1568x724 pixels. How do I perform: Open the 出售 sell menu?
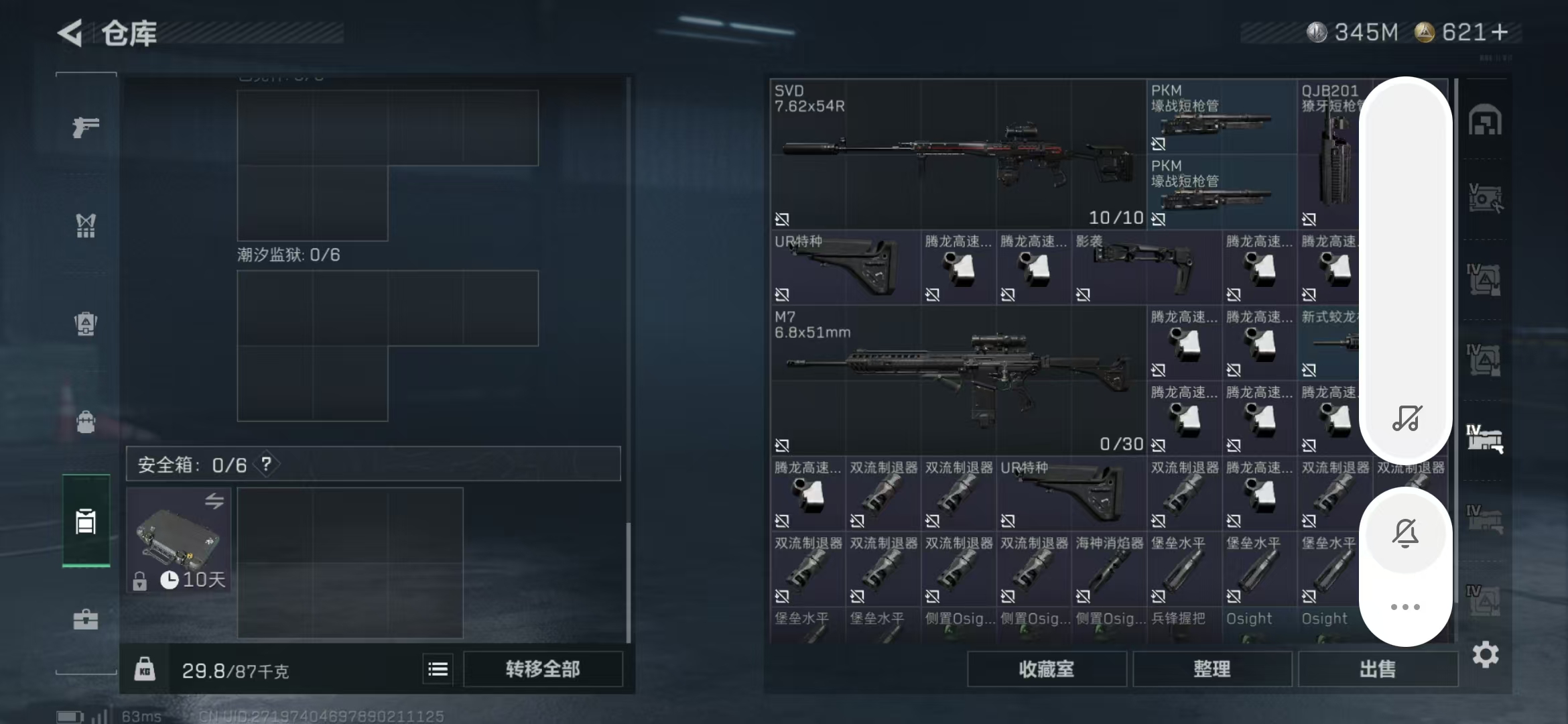[1377, 669]
